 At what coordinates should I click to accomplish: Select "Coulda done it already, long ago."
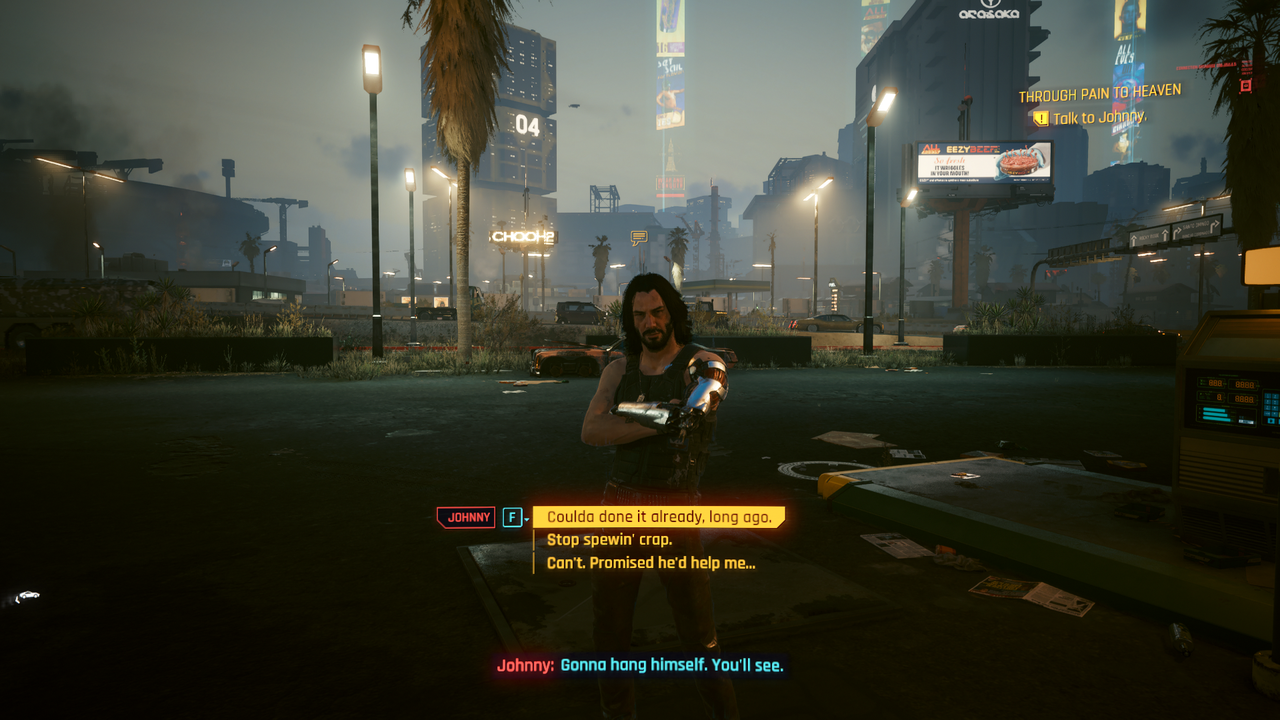(x=660, y=517)
